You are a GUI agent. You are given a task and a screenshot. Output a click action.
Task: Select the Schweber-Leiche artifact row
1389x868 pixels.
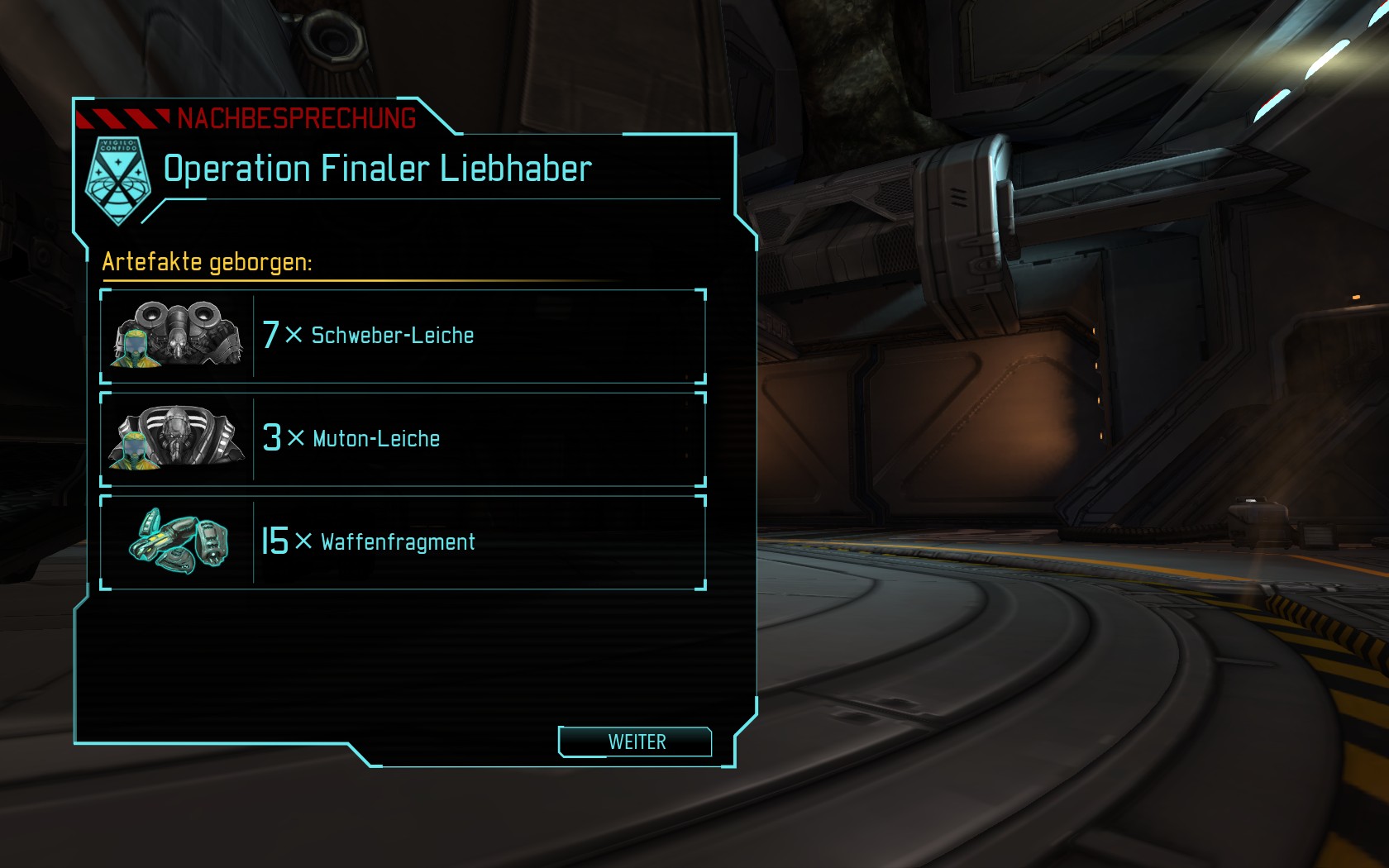pos(403,336)
